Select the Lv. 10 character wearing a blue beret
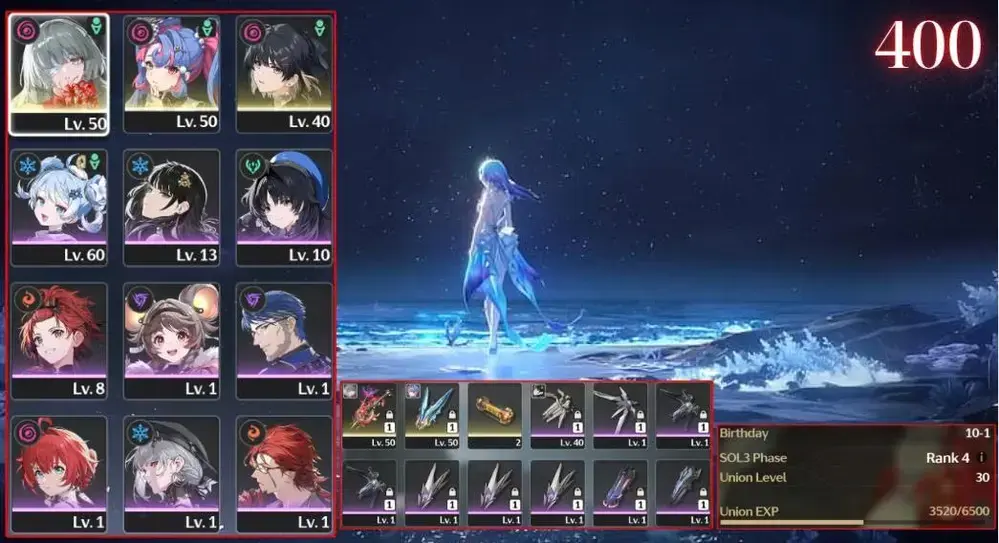 [x=284, y=207]
